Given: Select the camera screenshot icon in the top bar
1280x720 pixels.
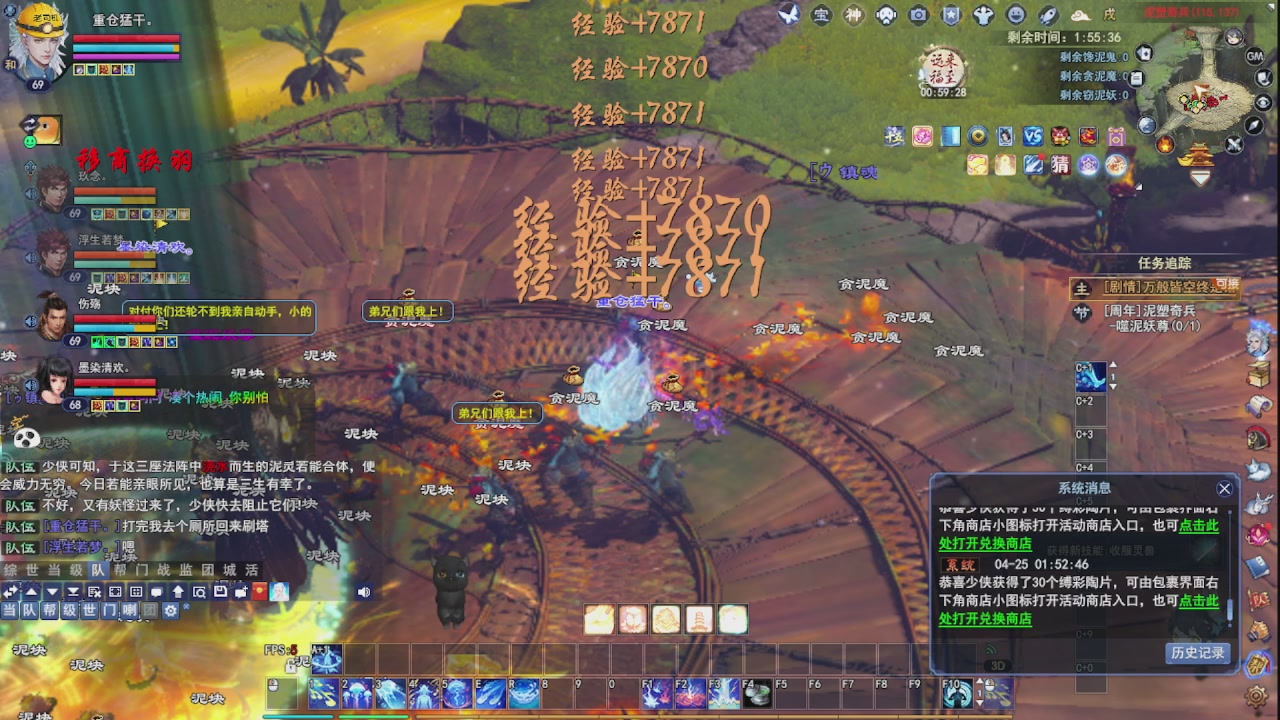Looking at the screenshot, I should pos(918,16).
